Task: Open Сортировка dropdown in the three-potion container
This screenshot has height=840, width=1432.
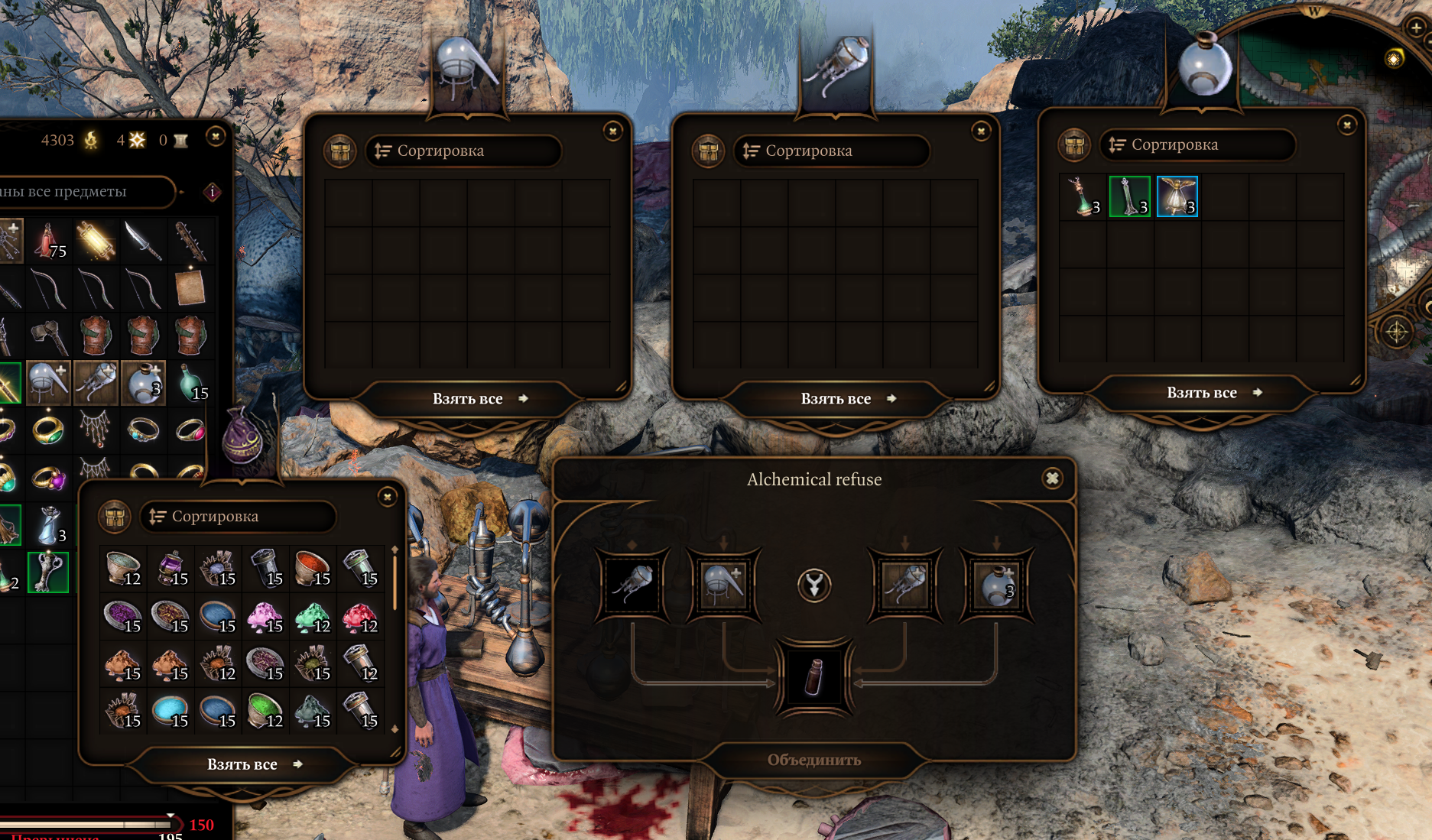Action: pos(1197,144)
